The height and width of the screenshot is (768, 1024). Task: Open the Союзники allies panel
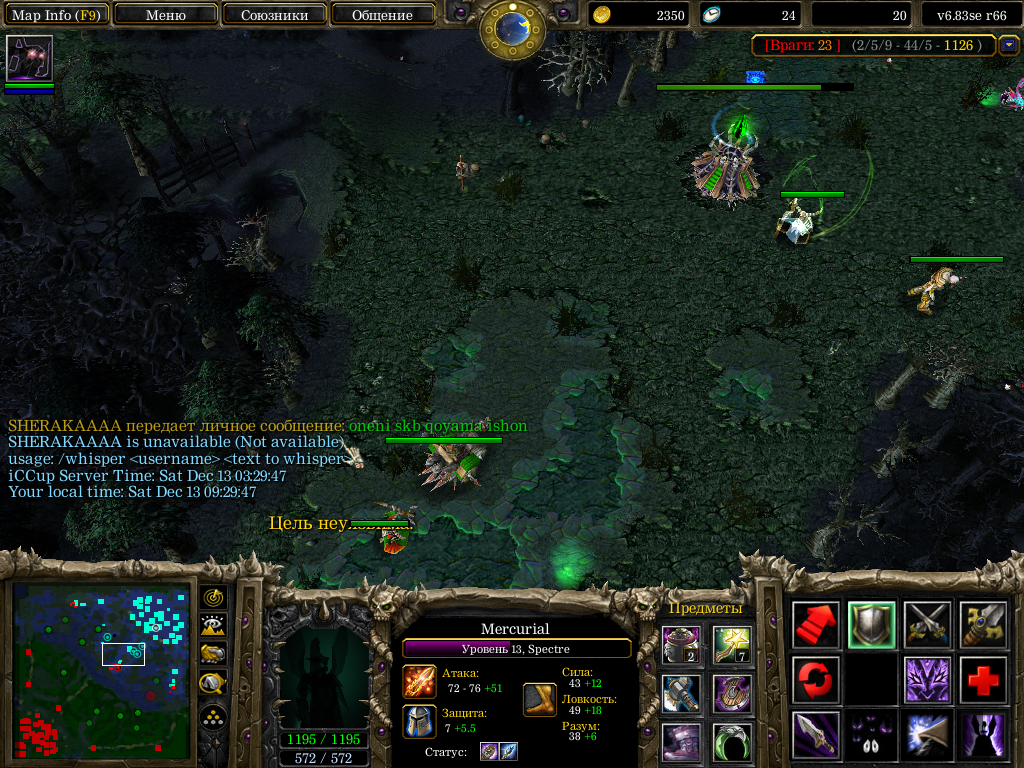click(273, 15)
